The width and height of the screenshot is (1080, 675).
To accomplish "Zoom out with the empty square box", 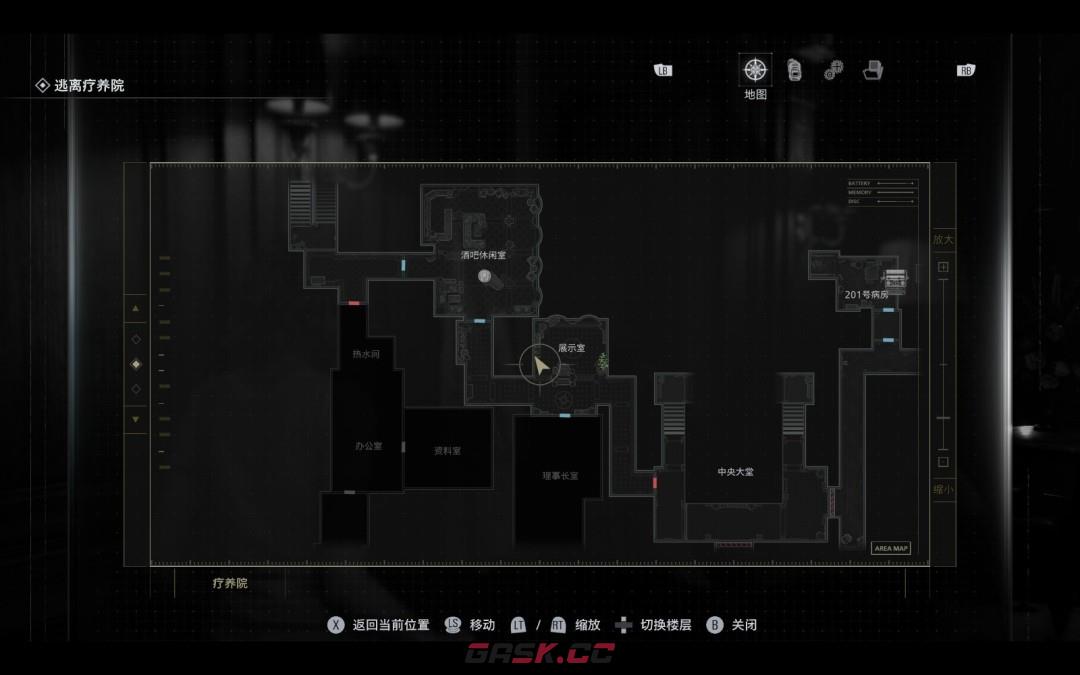I will [943, 462].
